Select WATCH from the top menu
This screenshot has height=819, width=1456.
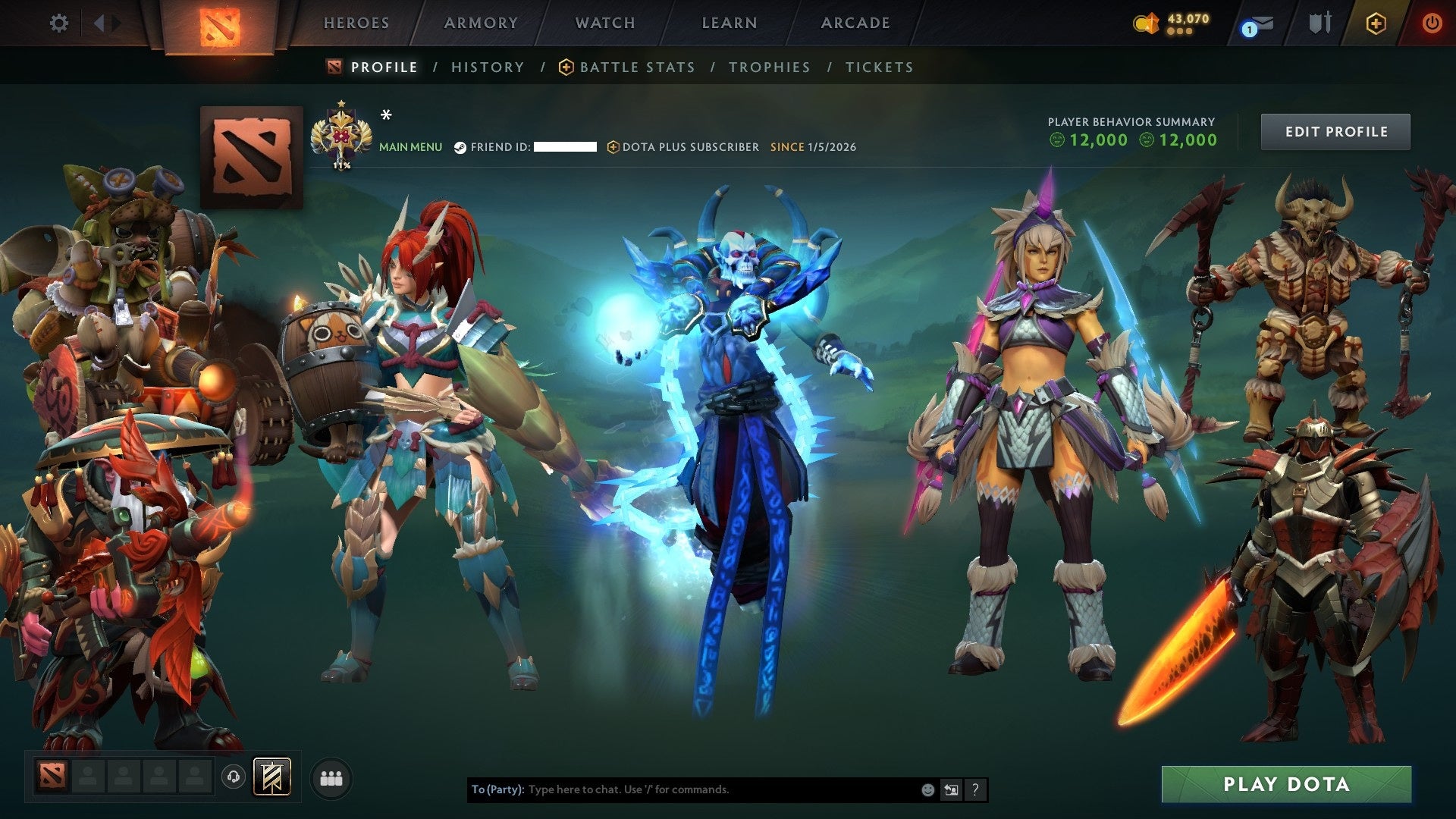coord(604,23)
